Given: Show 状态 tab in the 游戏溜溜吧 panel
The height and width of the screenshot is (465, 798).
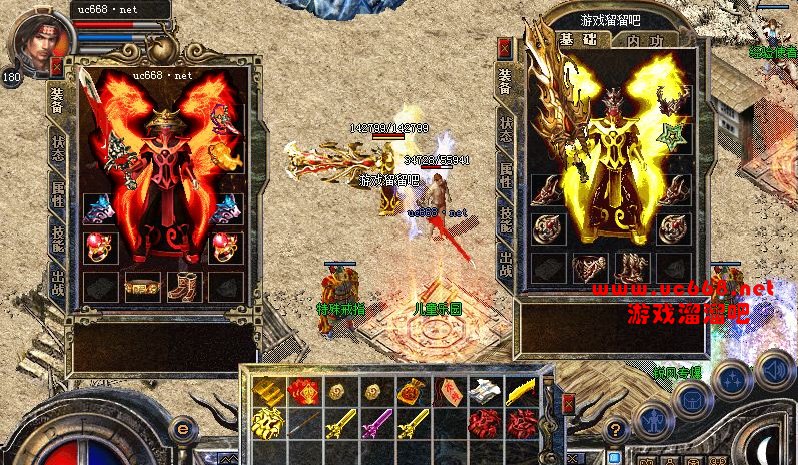Looking at the screenshot, I should [505, 128].
